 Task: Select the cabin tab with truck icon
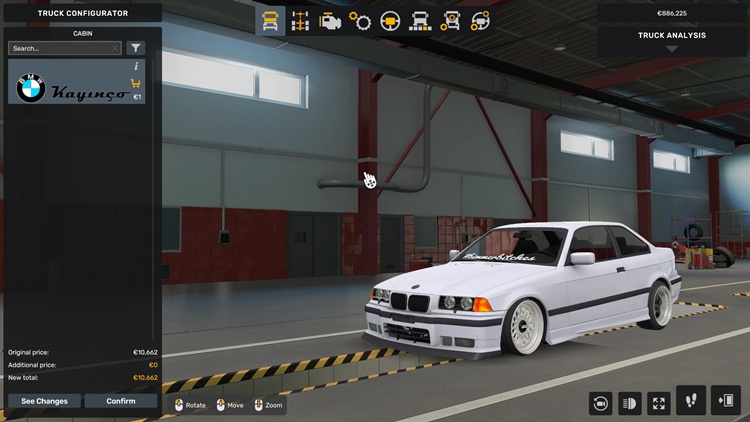pyautogui.click(x=270, y=20)
